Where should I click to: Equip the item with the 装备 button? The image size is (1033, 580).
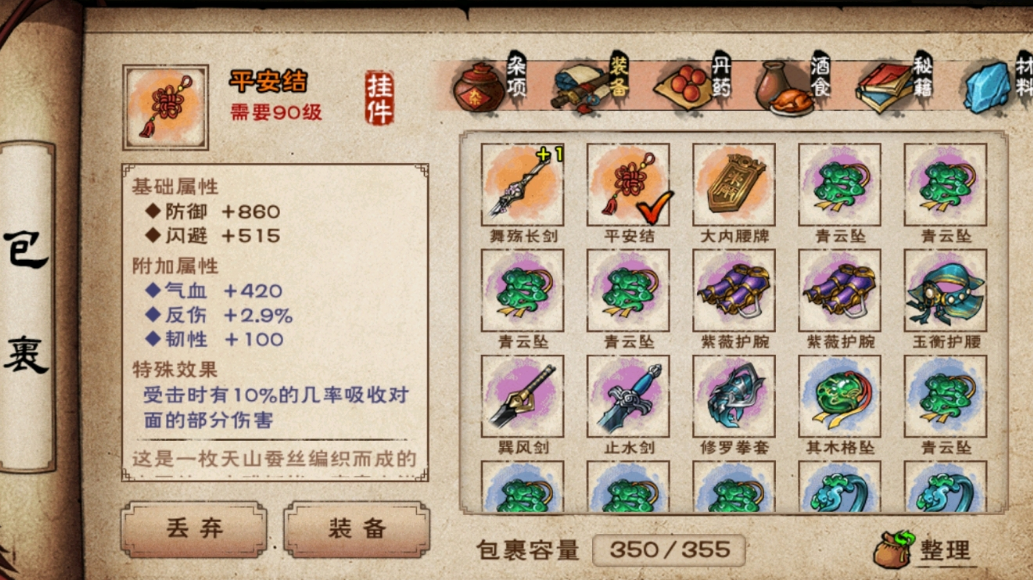click(357, 529)
